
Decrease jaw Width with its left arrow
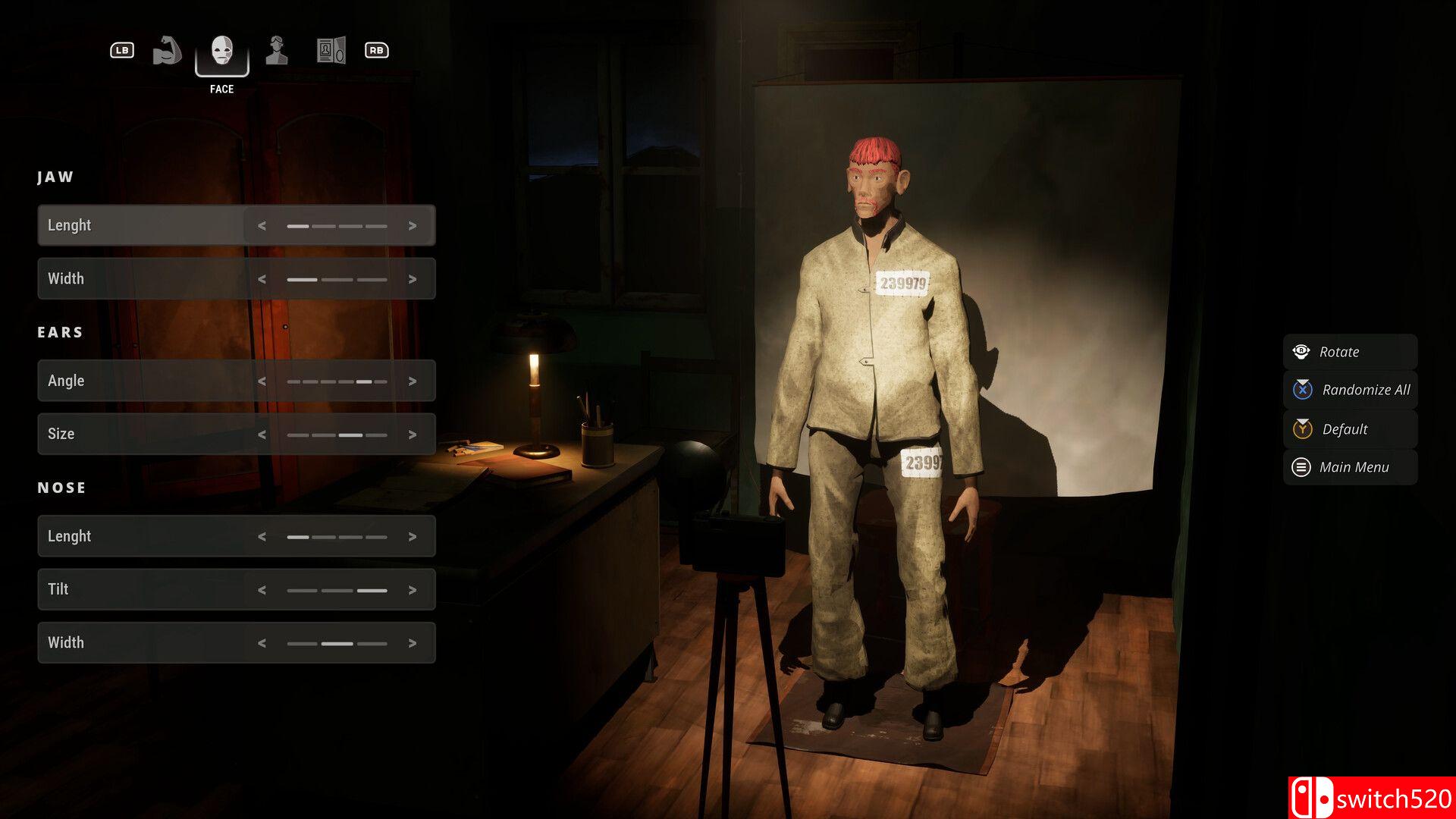tap(262, 279)
